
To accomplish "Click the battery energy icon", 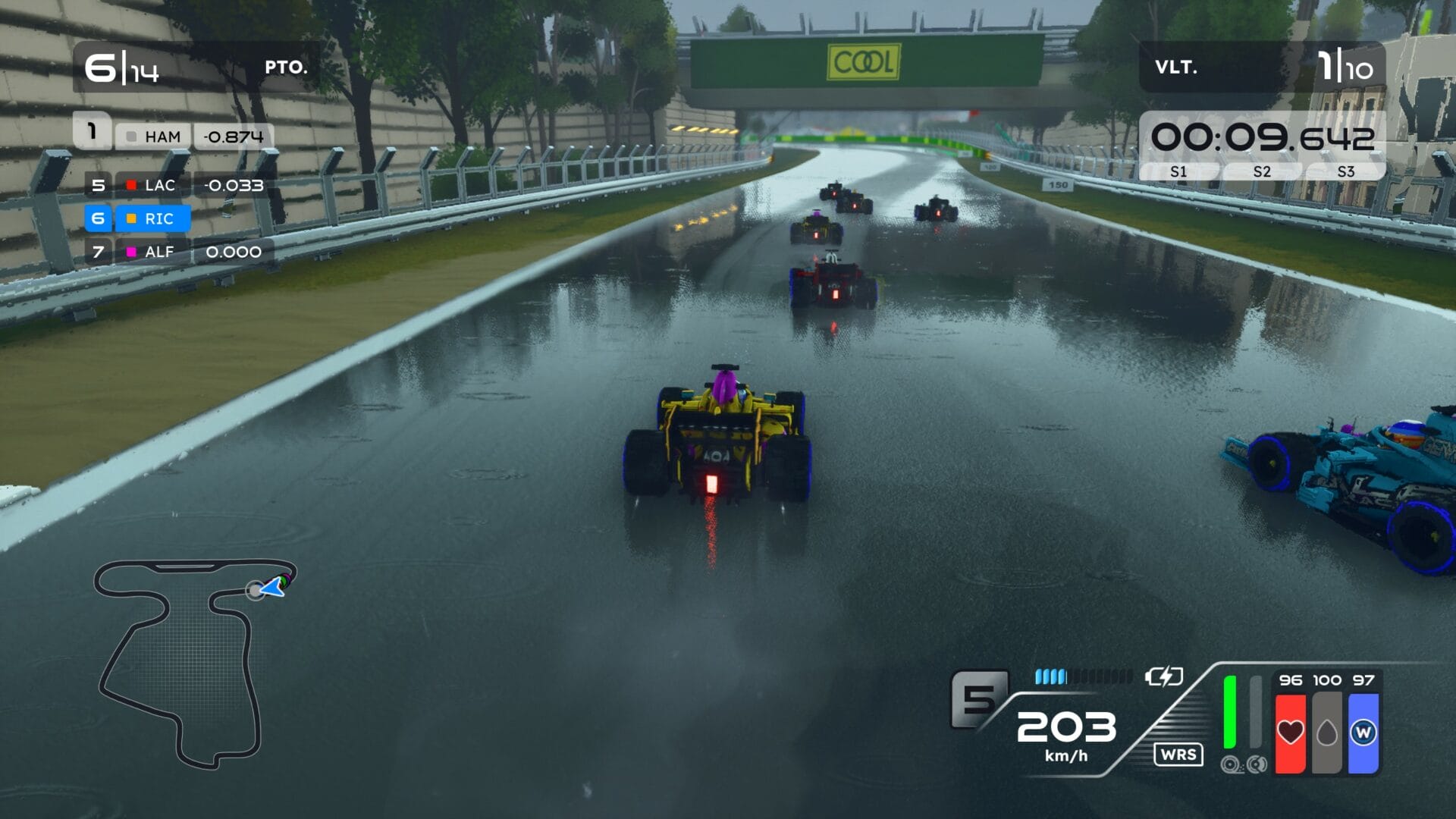I will 1163,676.
